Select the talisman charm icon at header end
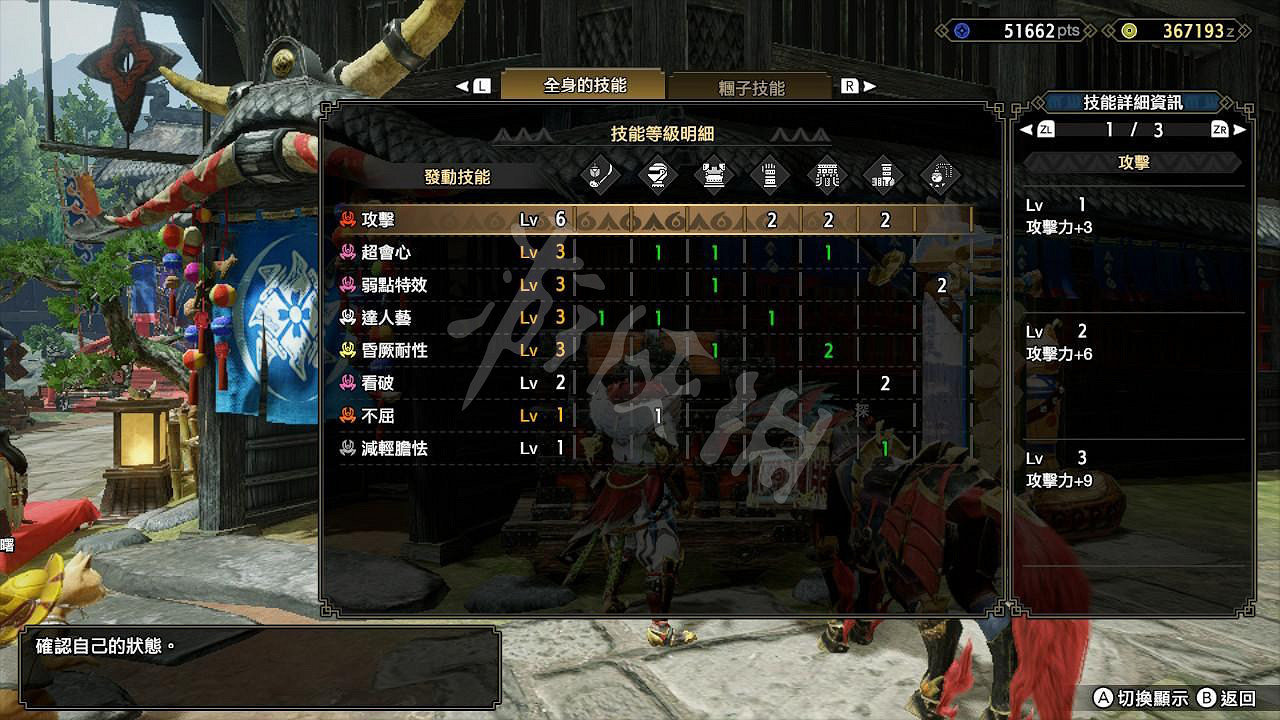 tap(939, 175)
